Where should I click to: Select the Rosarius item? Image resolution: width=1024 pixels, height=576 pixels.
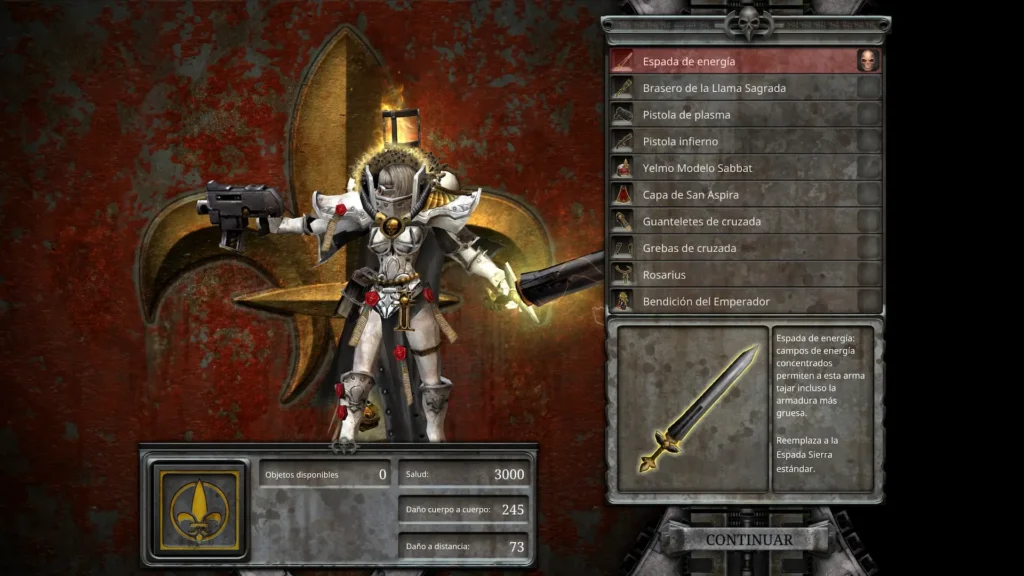(x=735, y=274)
